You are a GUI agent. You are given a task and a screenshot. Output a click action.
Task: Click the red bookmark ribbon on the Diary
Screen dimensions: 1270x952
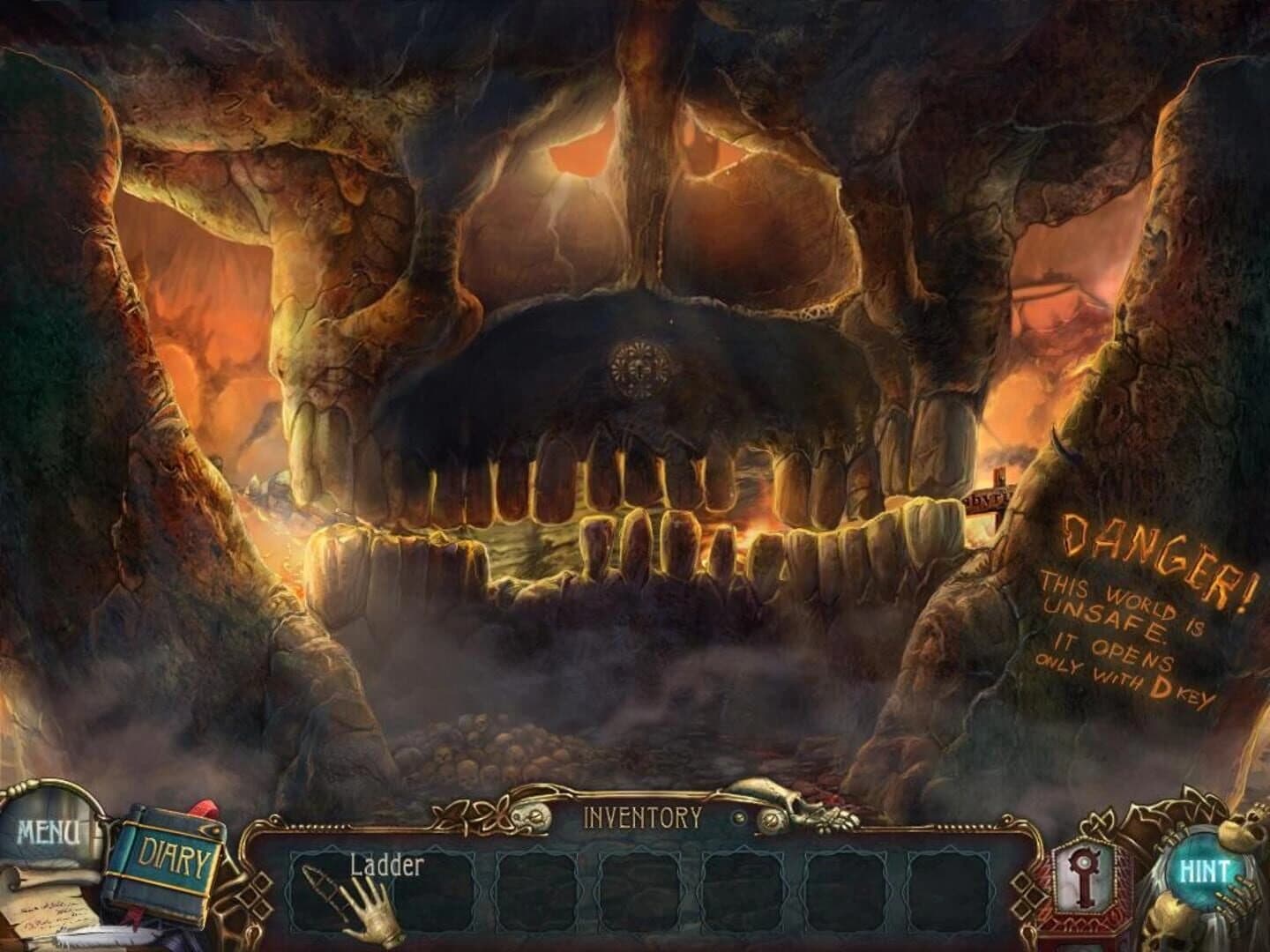coord(204,809)
